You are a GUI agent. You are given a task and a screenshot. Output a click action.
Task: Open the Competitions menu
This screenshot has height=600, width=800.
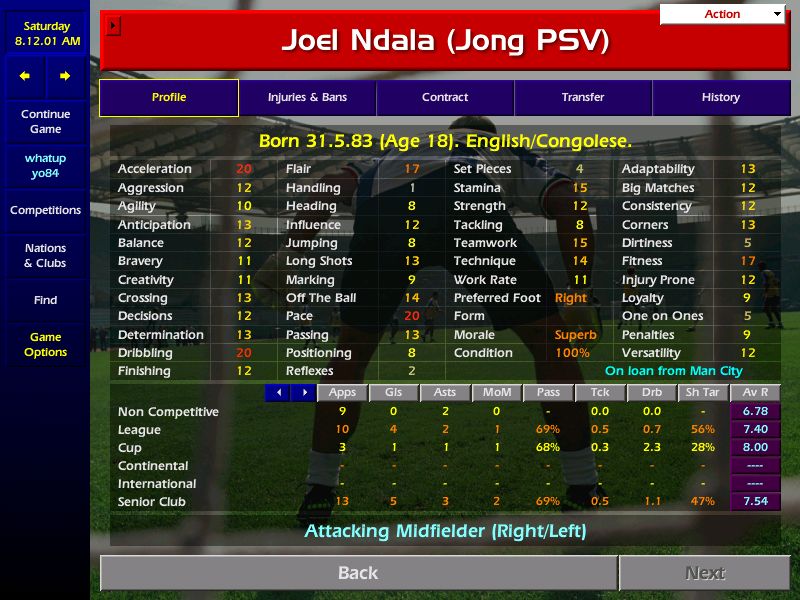(x=45, y=211)
